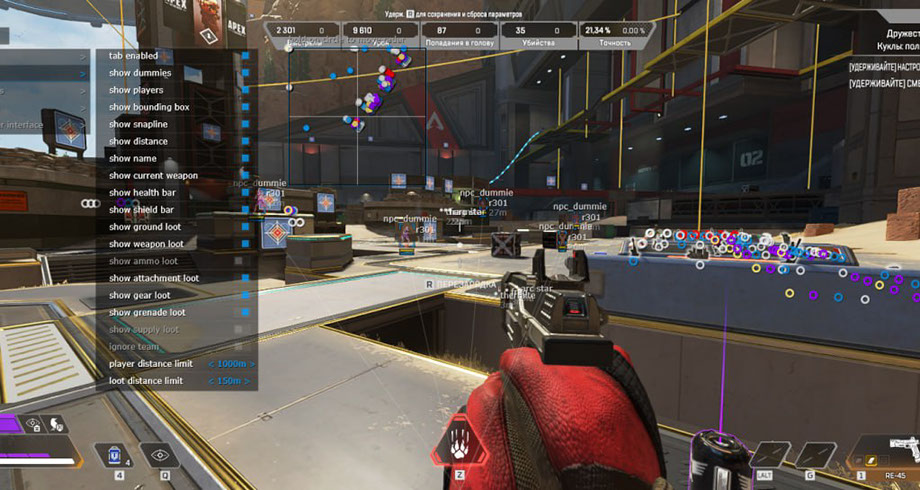The height and width of the screenshot is (490, 920).
Task: Toggle the "show current weapon" option
Action: [245, 175]
